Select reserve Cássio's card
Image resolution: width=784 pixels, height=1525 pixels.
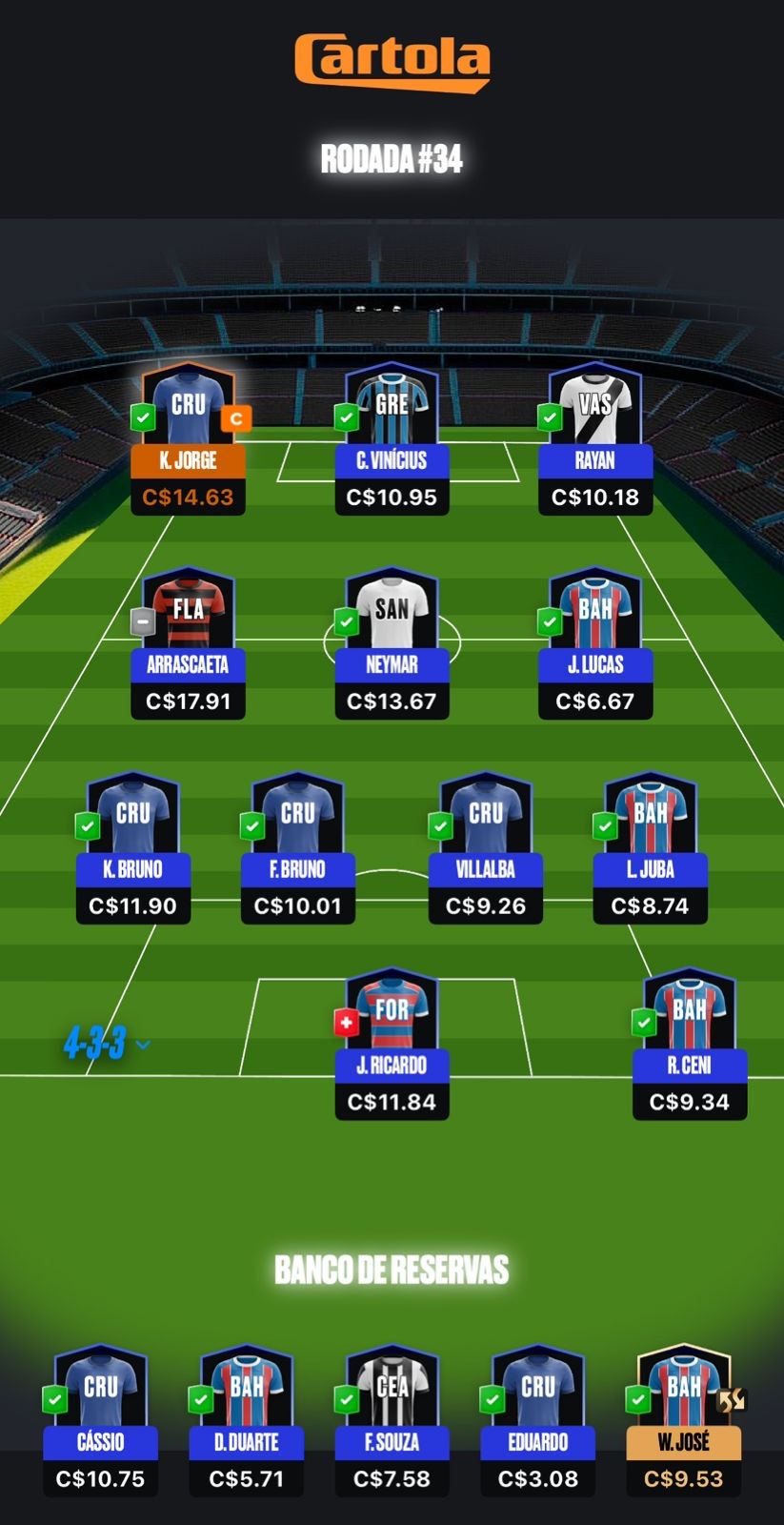click(100, 1420)
